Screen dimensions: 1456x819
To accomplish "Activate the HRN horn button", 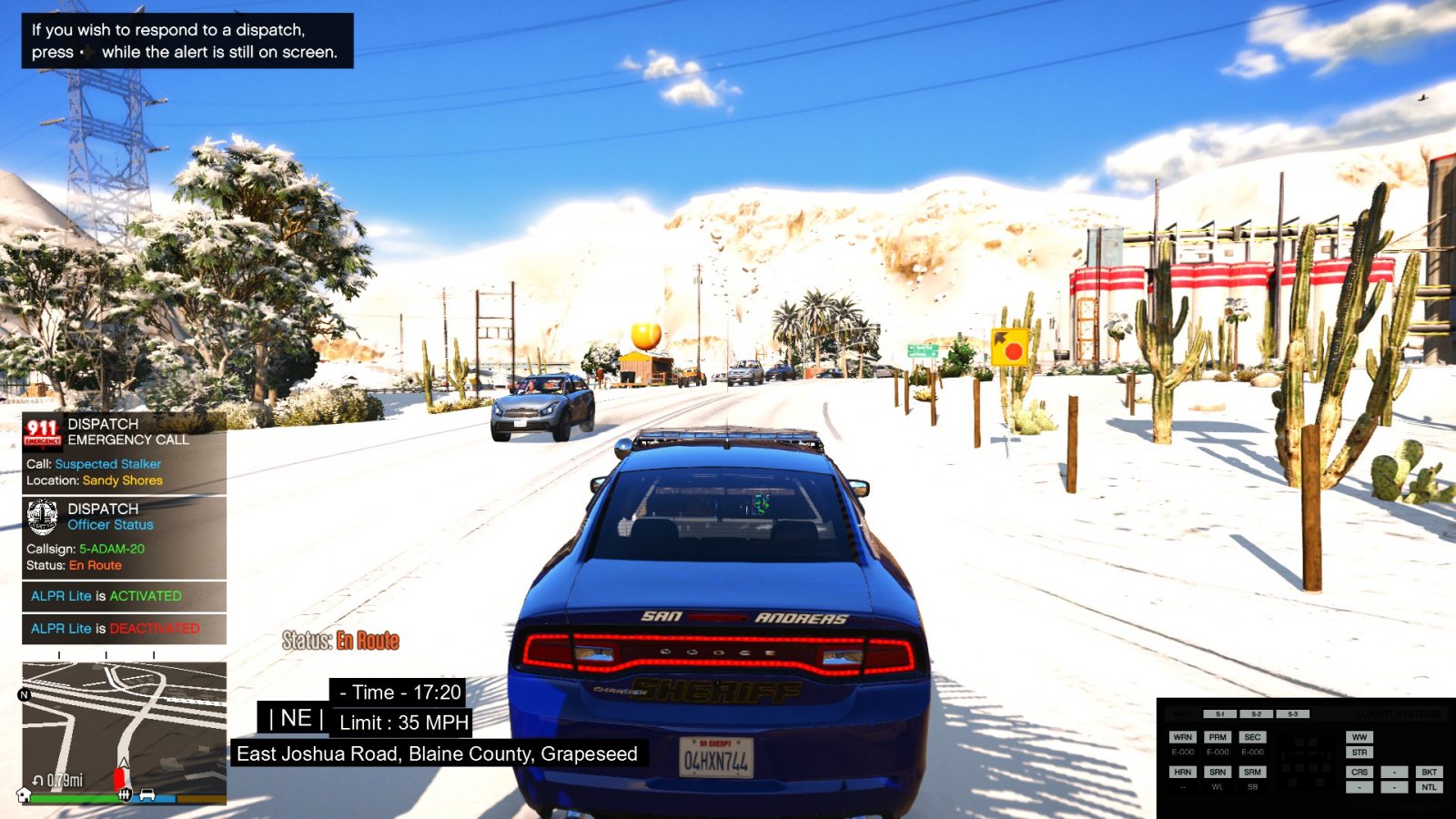I will coord(1182,772).
